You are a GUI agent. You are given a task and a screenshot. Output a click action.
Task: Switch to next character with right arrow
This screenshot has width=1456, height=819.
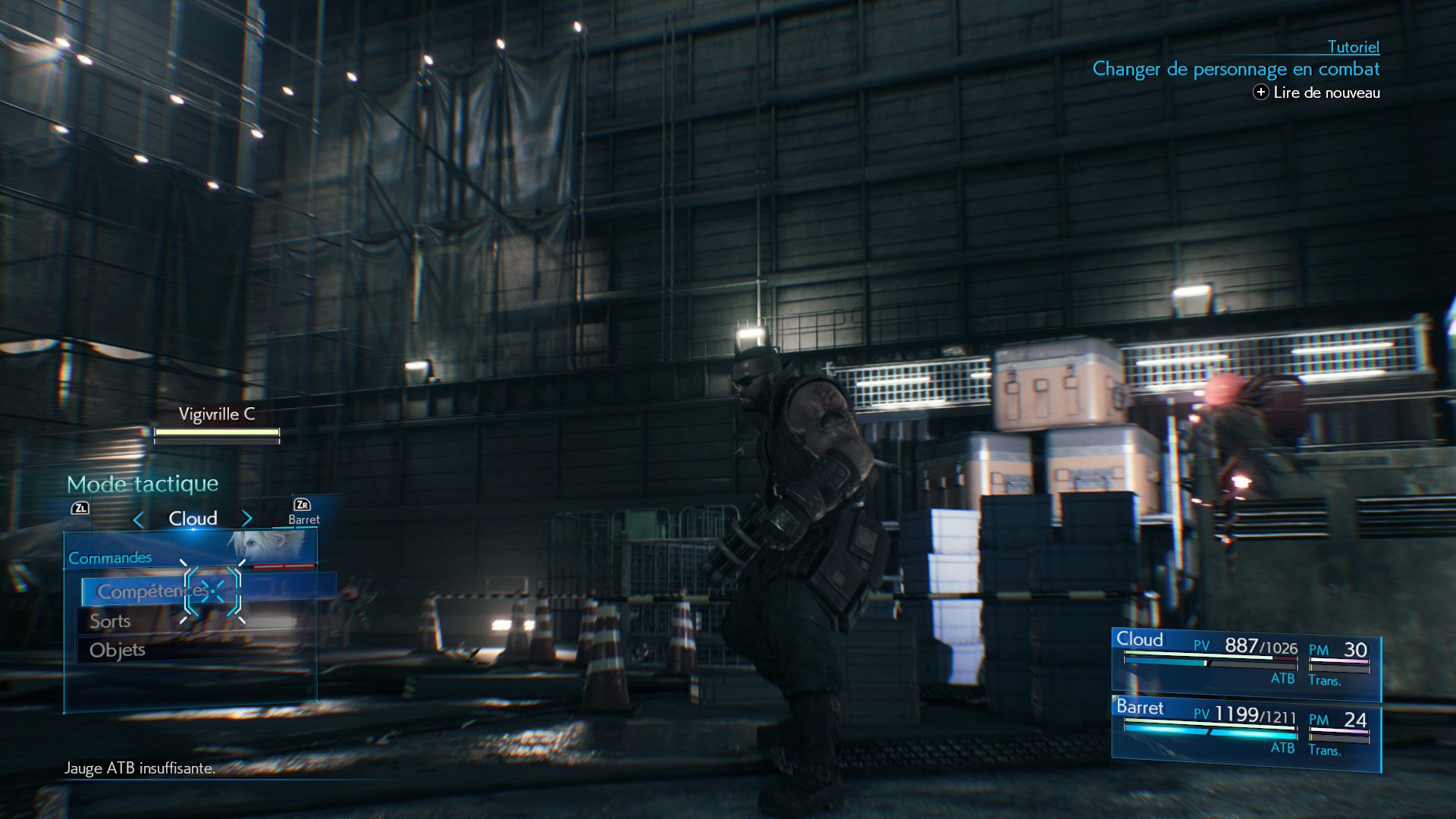click(246, 519)
